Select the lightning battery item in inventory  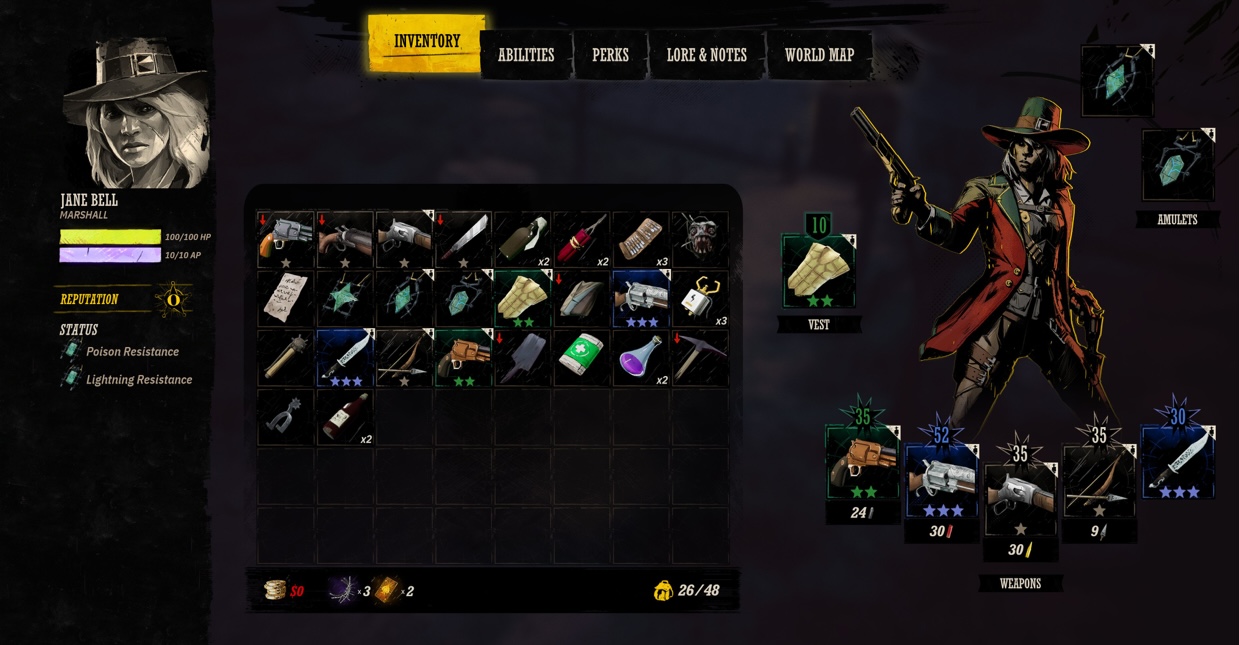coord(700,298)
